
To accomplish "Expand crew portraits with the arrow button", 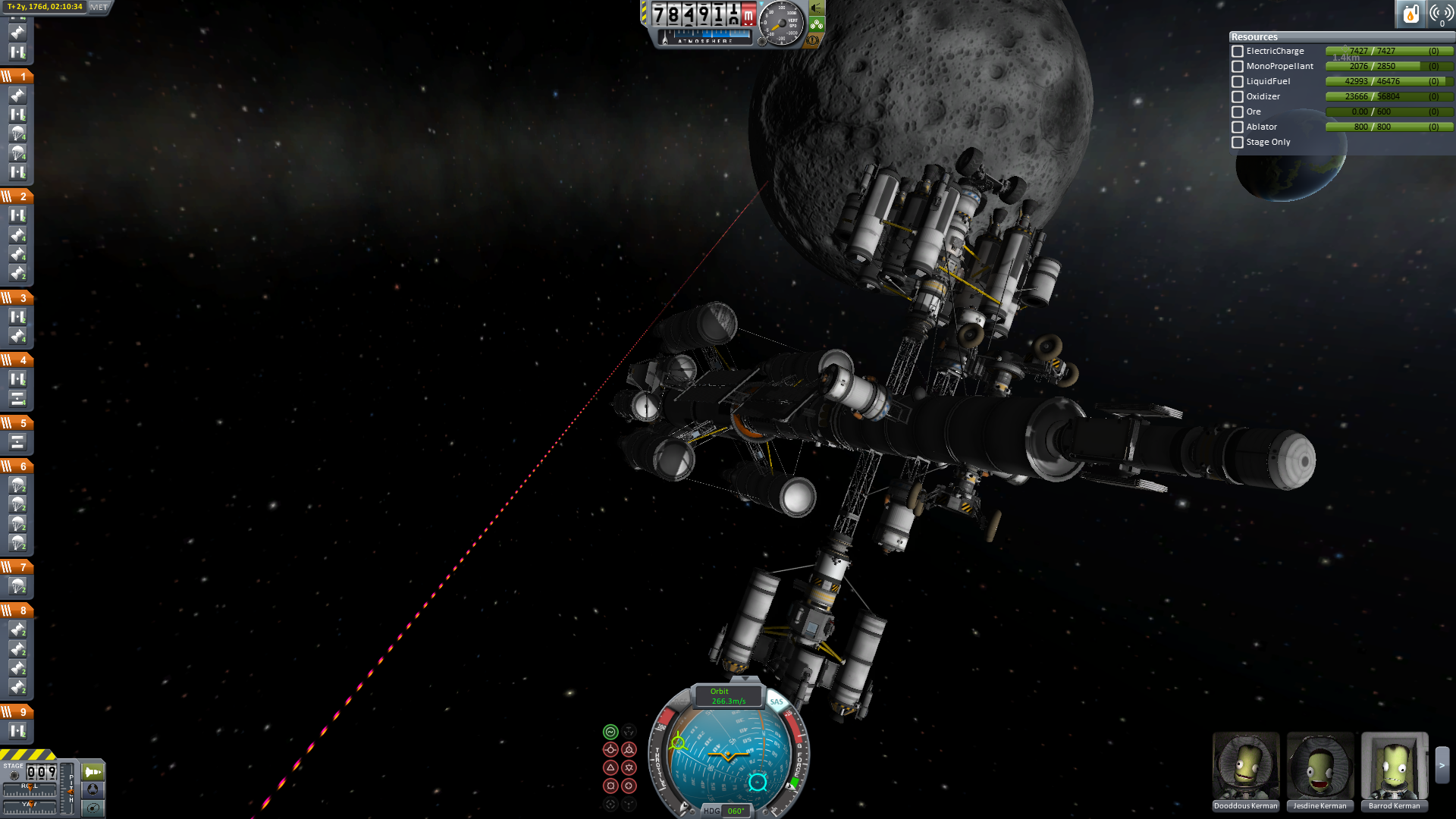I will 1442,766.
